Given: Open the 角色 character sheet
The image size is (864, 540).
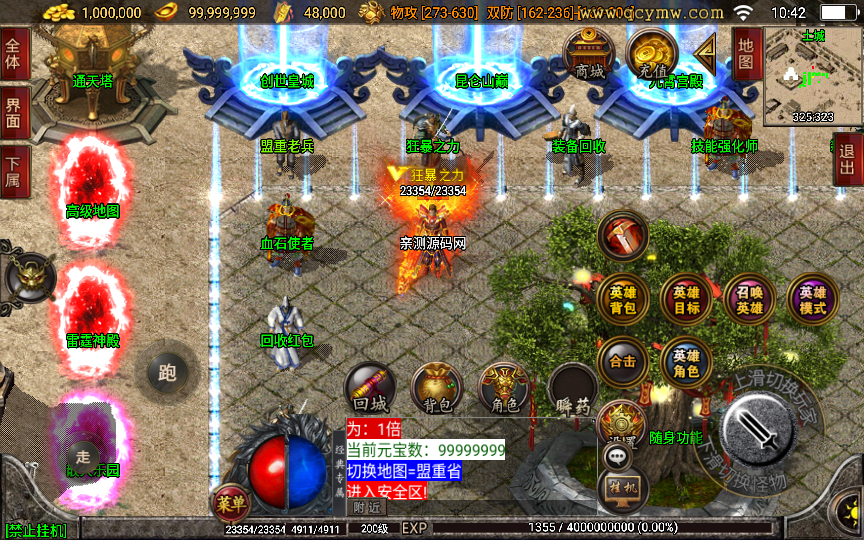Looking at the screenshot, I should coord(504,389).
